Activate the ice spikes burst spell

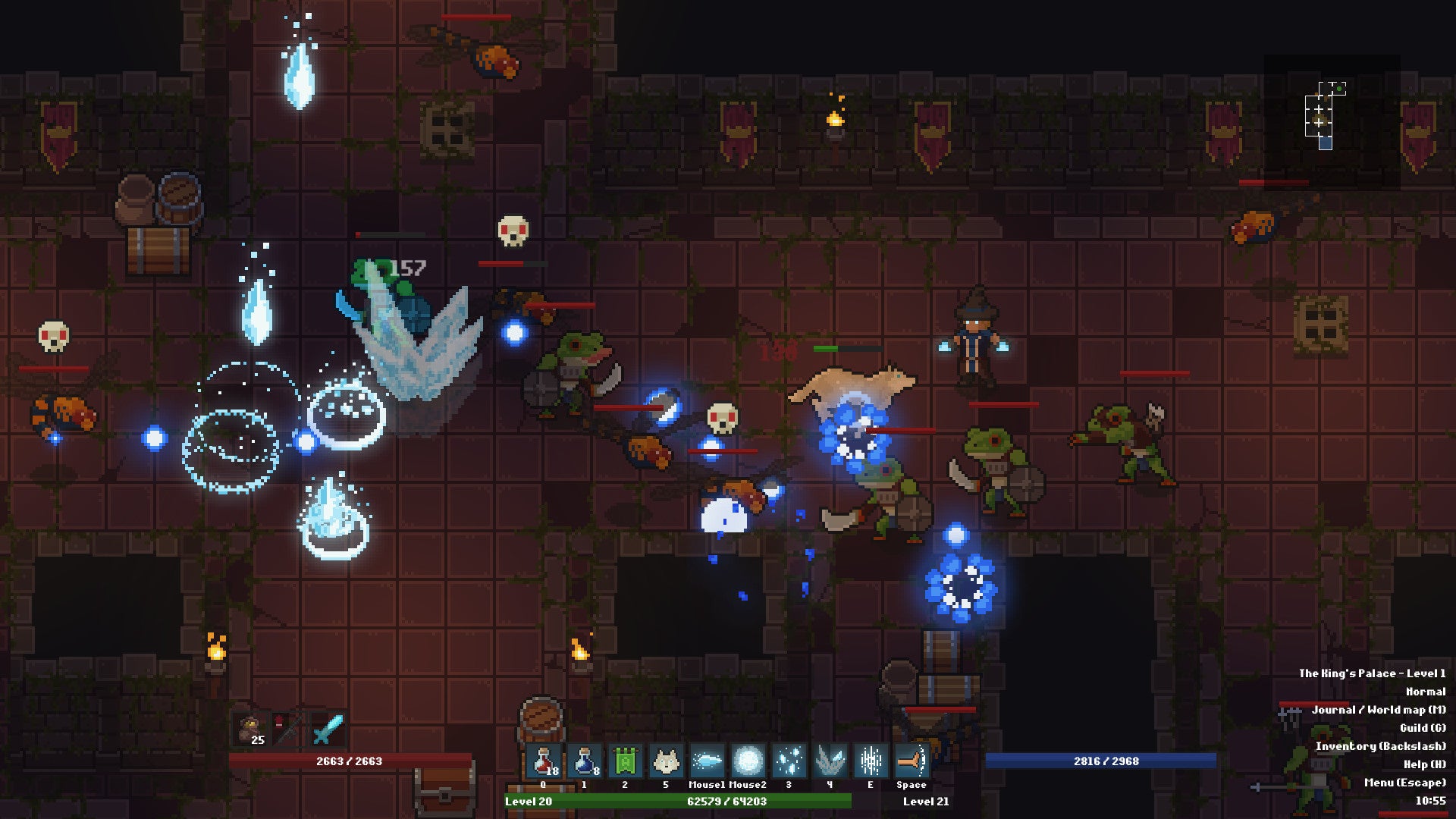830,761
